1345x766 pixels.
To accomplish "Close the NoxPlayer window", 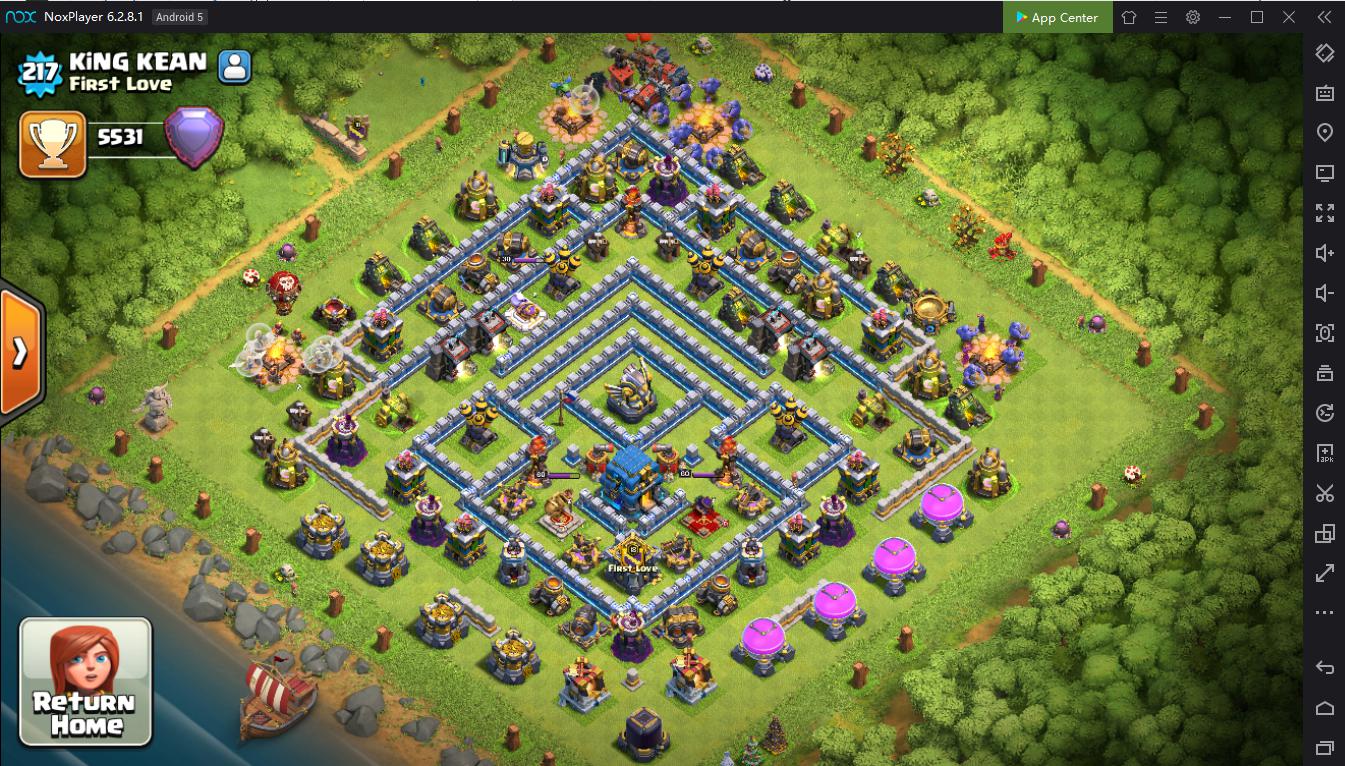I will click(x=1289, y=17).
